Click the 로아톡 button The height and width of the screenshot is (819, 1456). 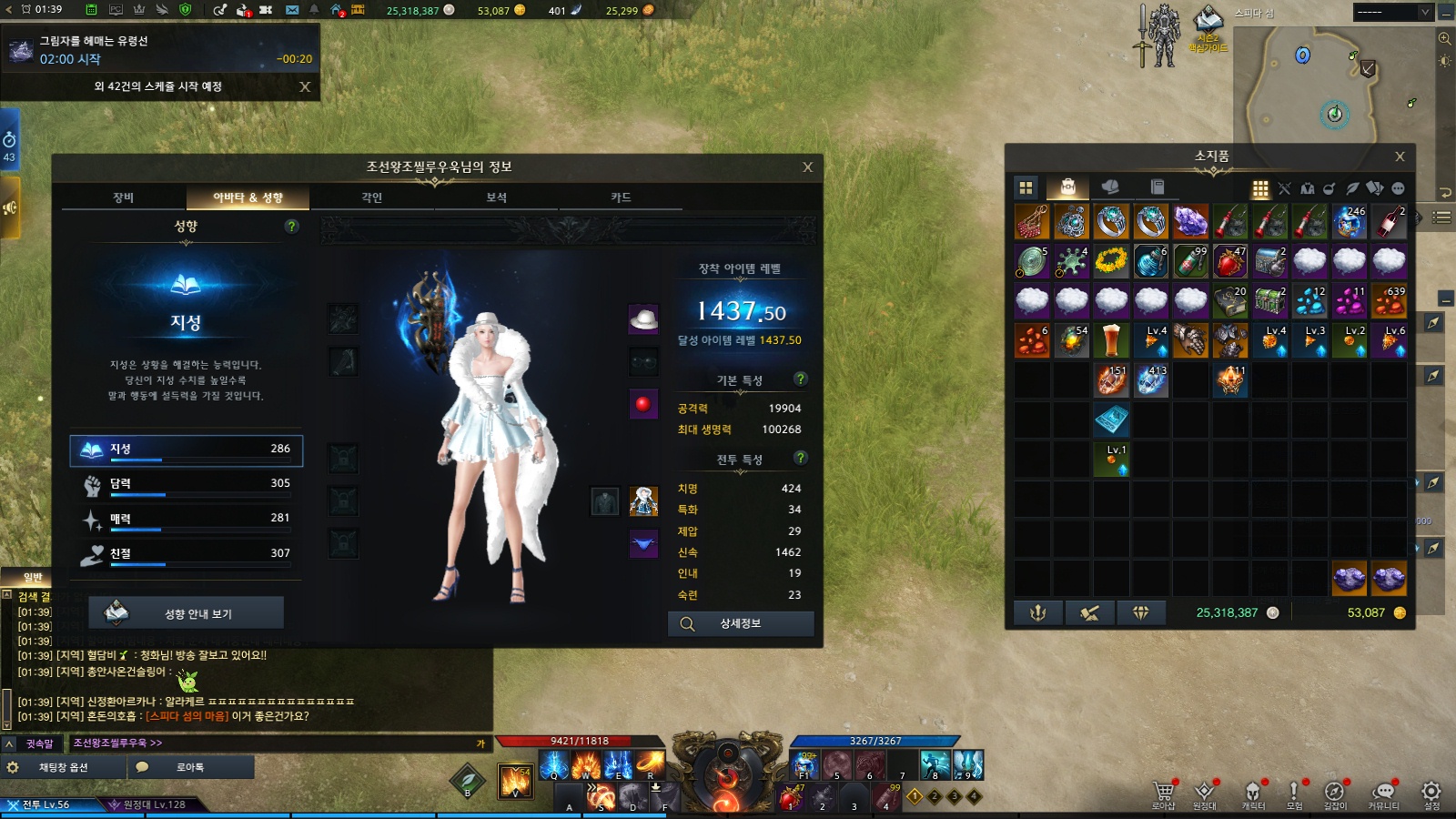click(189, 767)
